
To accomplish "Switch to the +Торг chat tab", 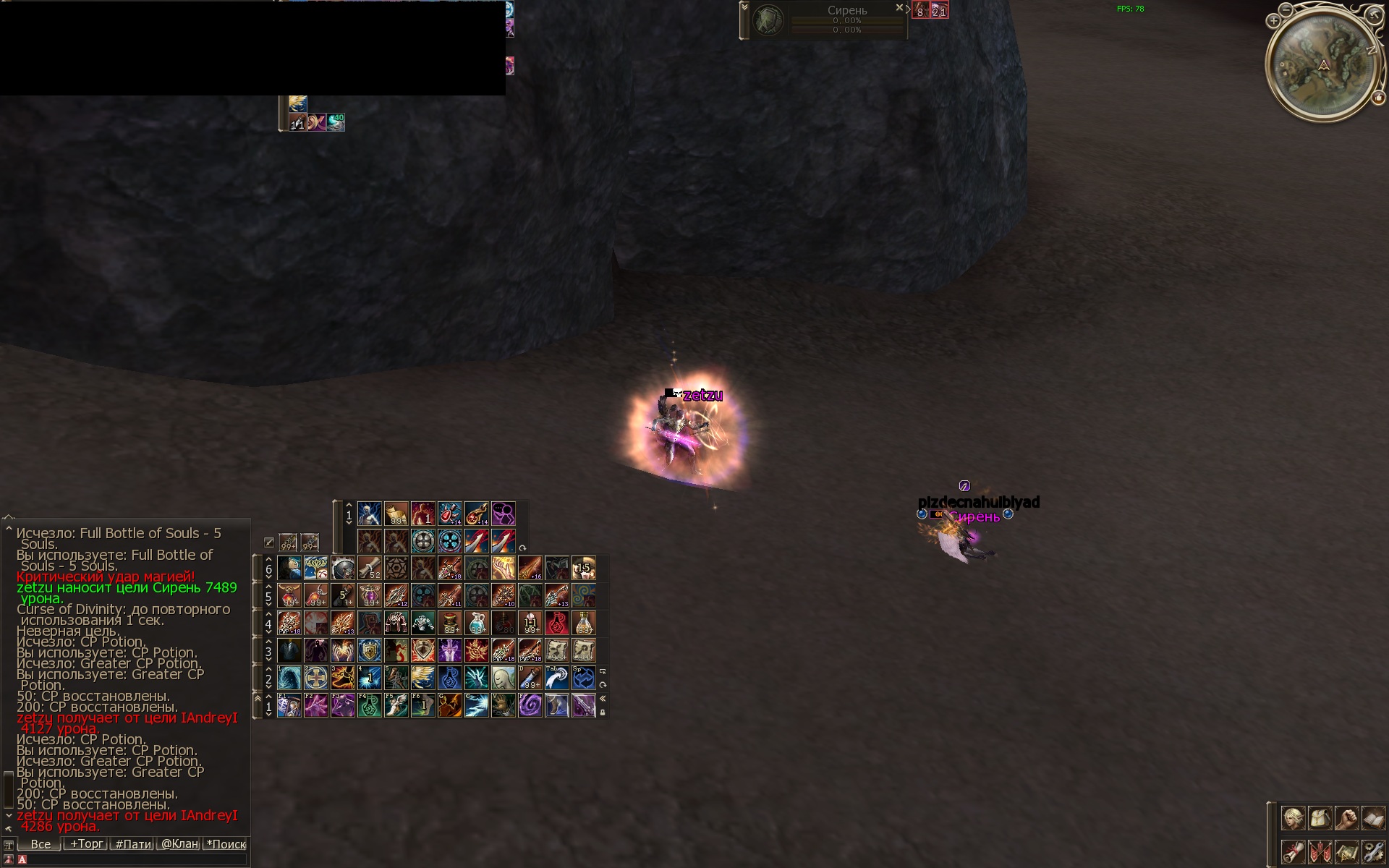I will [86, 843].
